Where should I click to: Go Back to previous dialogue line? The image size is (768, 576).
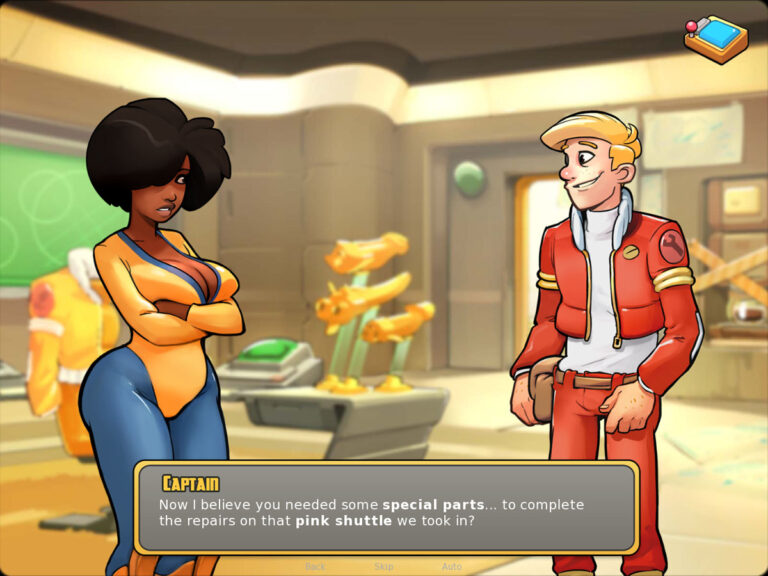pos(315,567)
